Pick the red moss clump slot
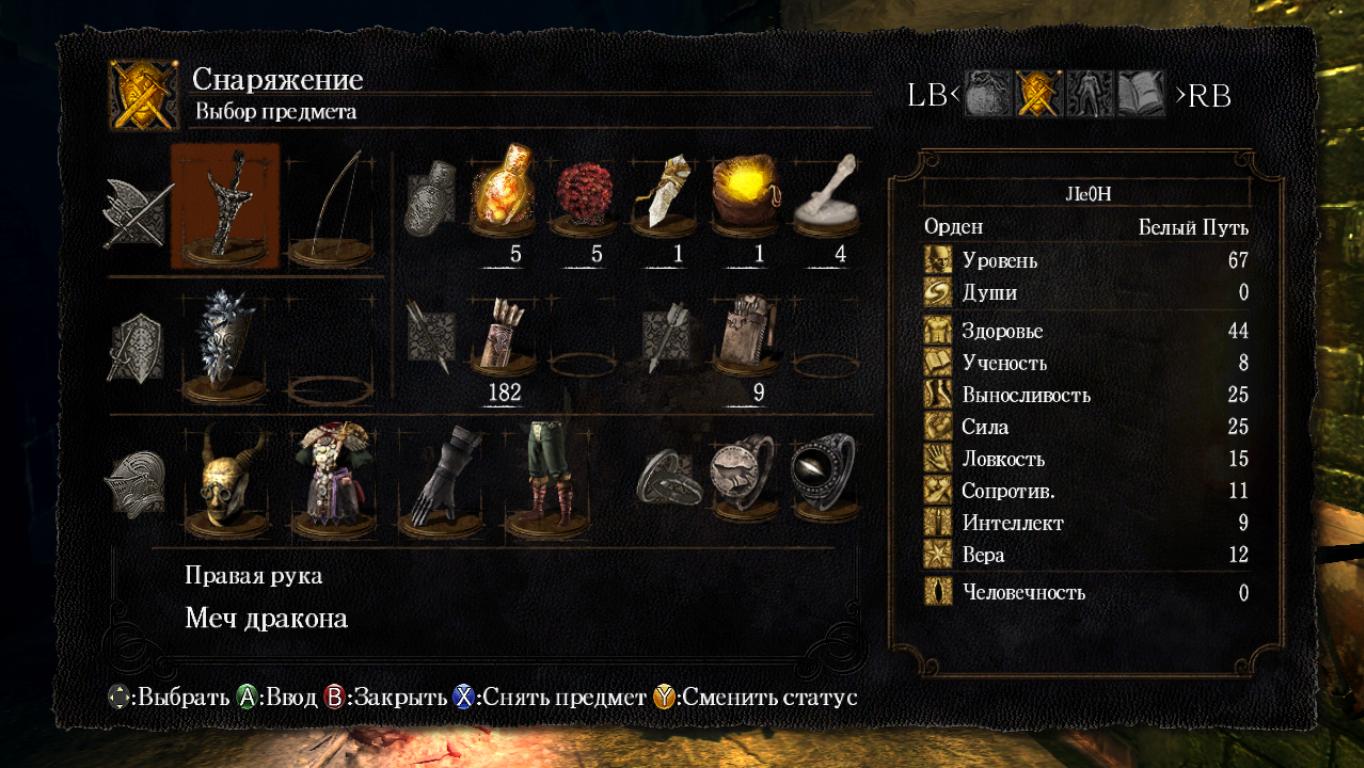The height and width of the screenshot is (768, 1364). [x=584, y=192]
